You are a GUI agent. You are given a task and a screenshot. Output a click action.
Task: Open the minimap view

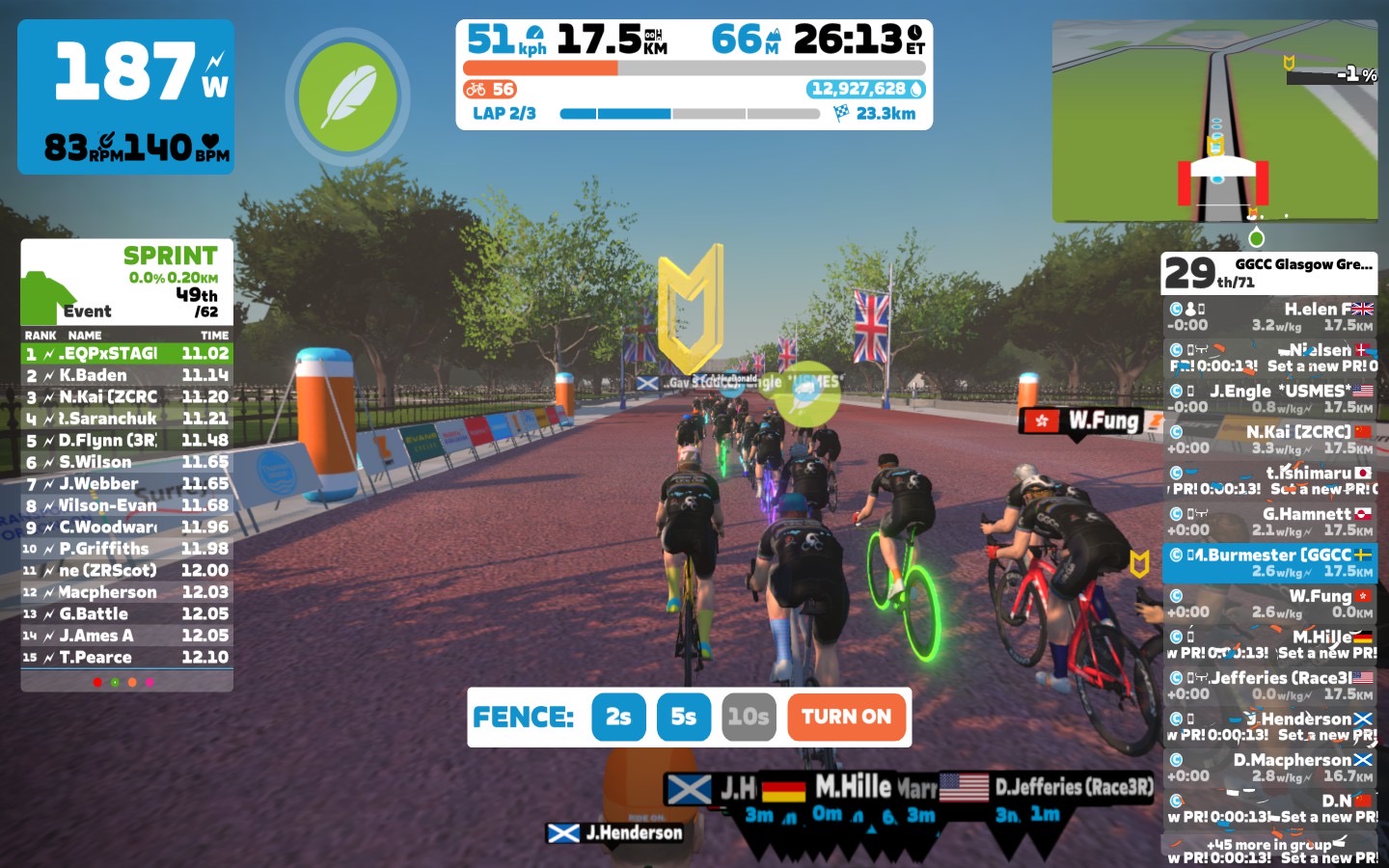pyautogui.click(x=1213, y=121)
